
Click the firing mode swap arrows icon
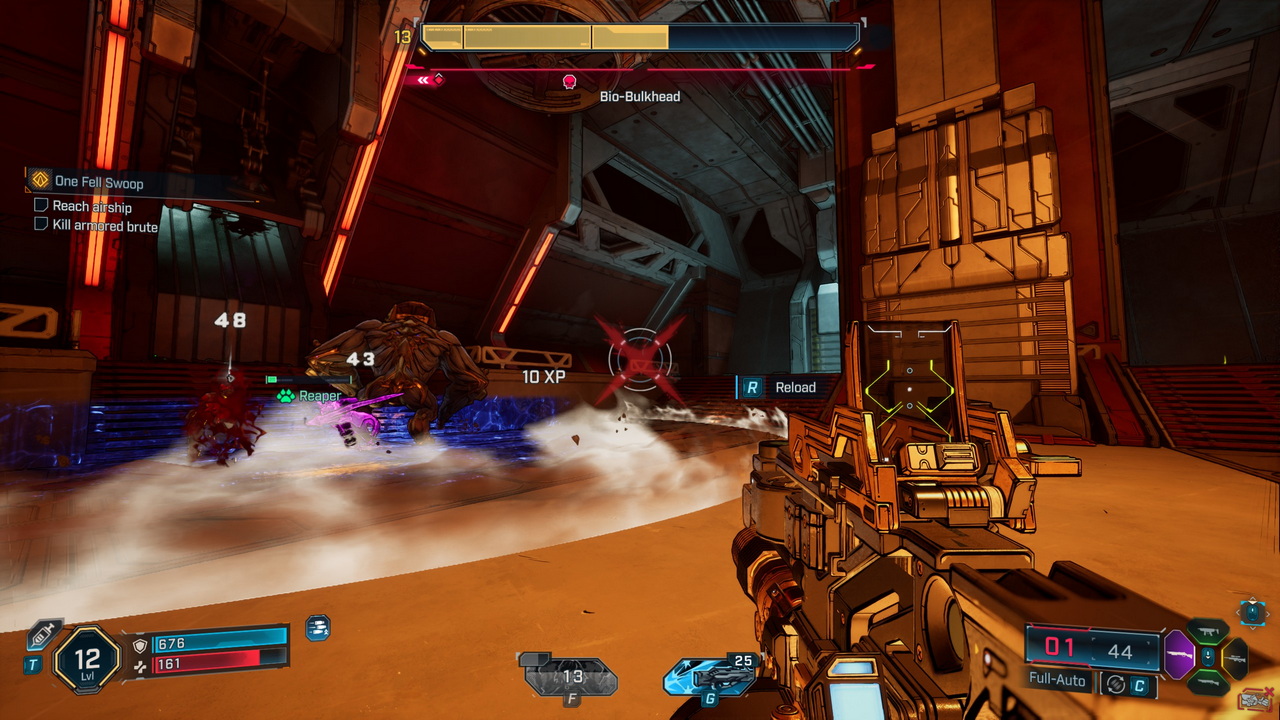(1114, 685)
